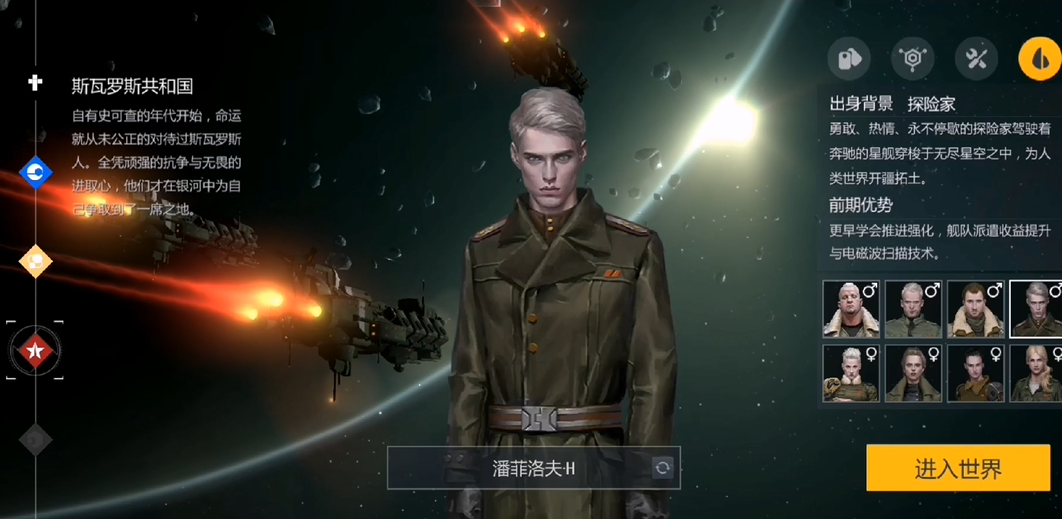Pick the dark gray diamond faction icon

click(36, 438)
